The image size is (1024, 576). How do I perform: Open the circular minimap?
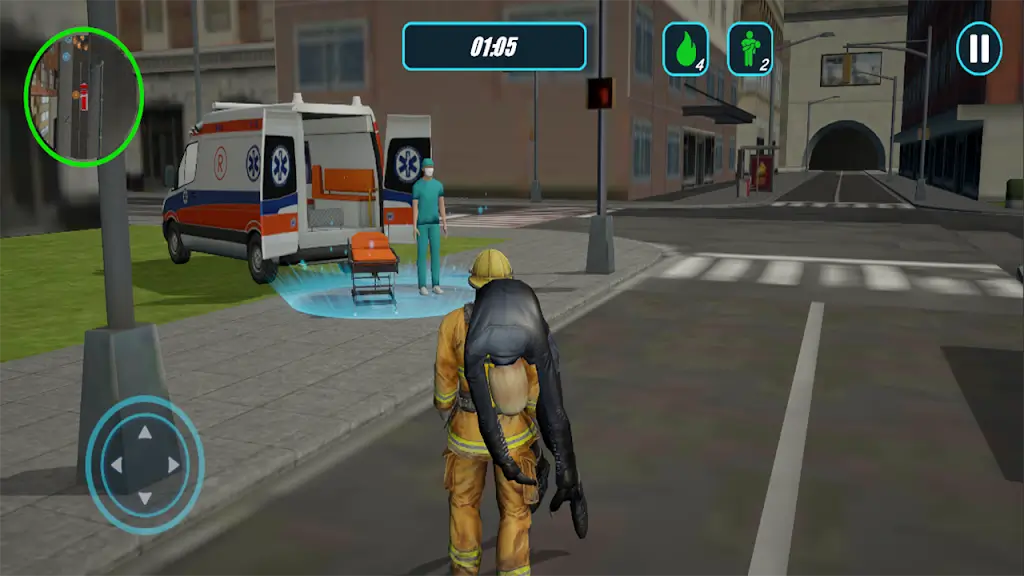click(x=84, y=96)
